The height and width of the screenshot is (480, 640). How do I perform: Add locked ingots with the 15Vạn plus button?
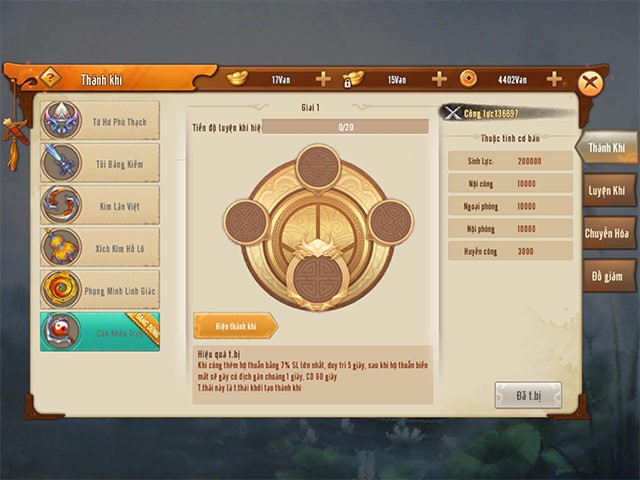439,79
